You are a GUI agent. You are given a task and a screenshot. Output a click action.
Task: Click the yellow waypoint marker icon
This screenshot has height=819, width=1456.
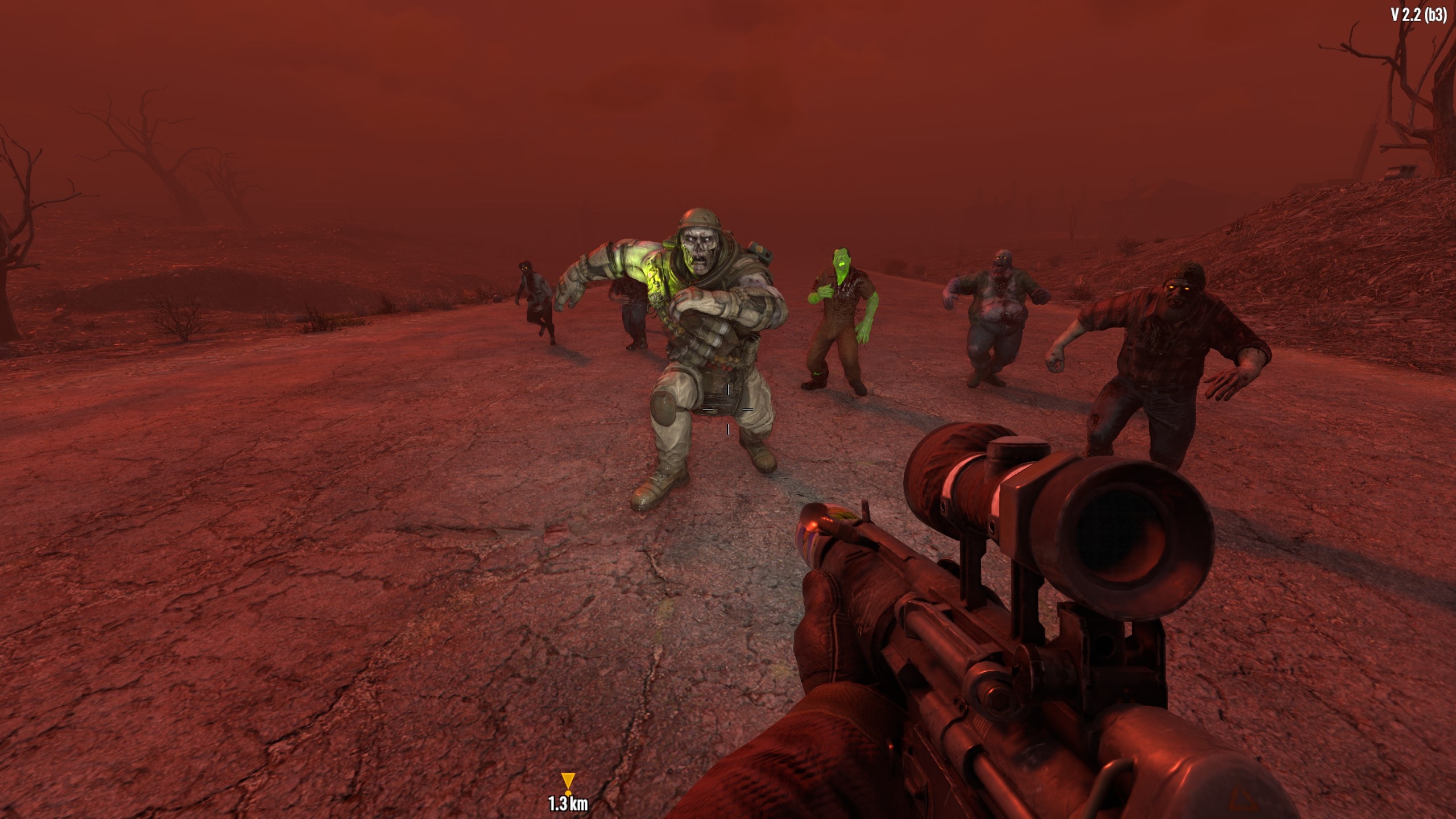pyautogui.click(x=568, y=782)
